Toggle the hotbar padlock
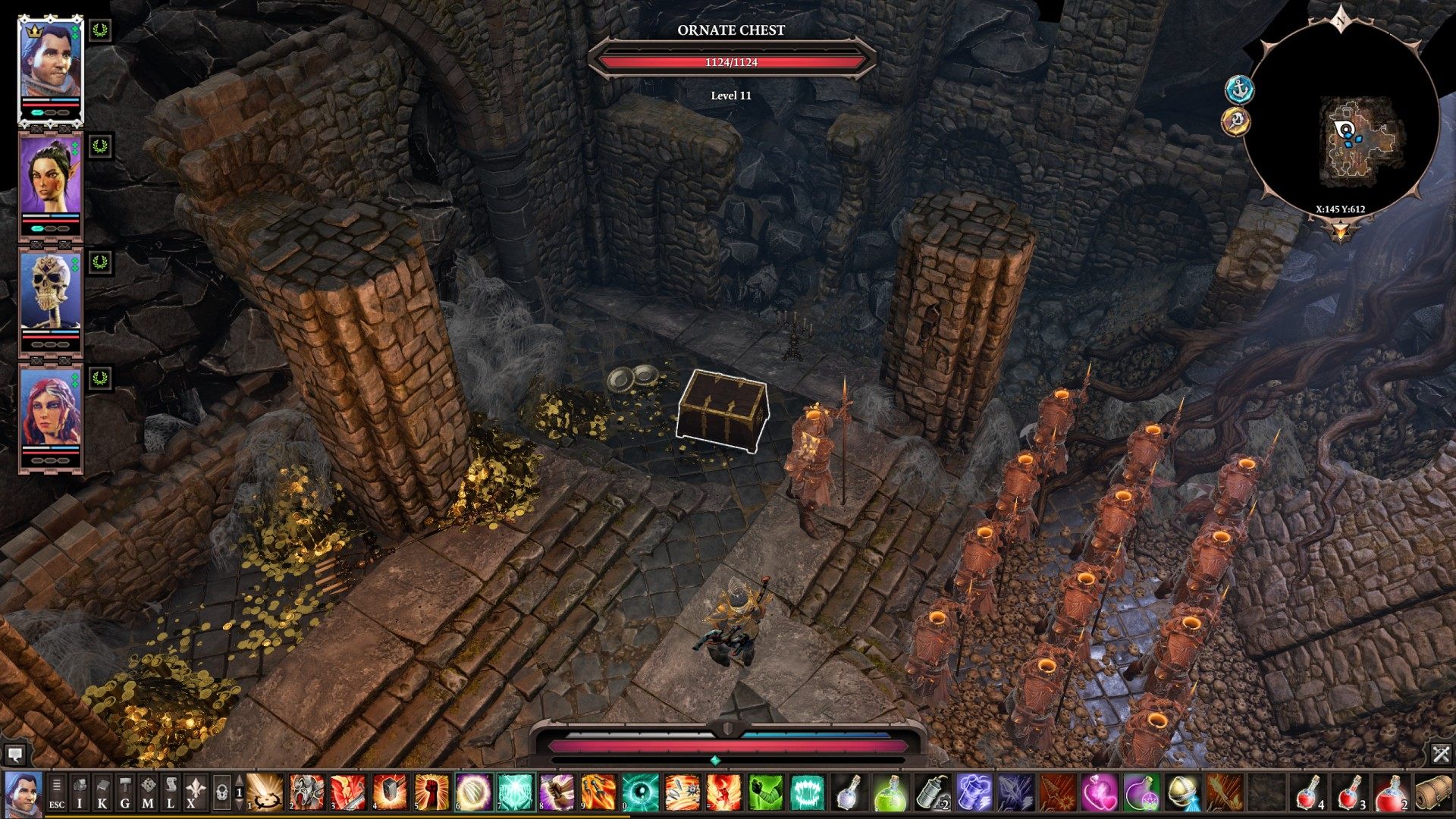The image size is (1456, 819). (221, 792)
